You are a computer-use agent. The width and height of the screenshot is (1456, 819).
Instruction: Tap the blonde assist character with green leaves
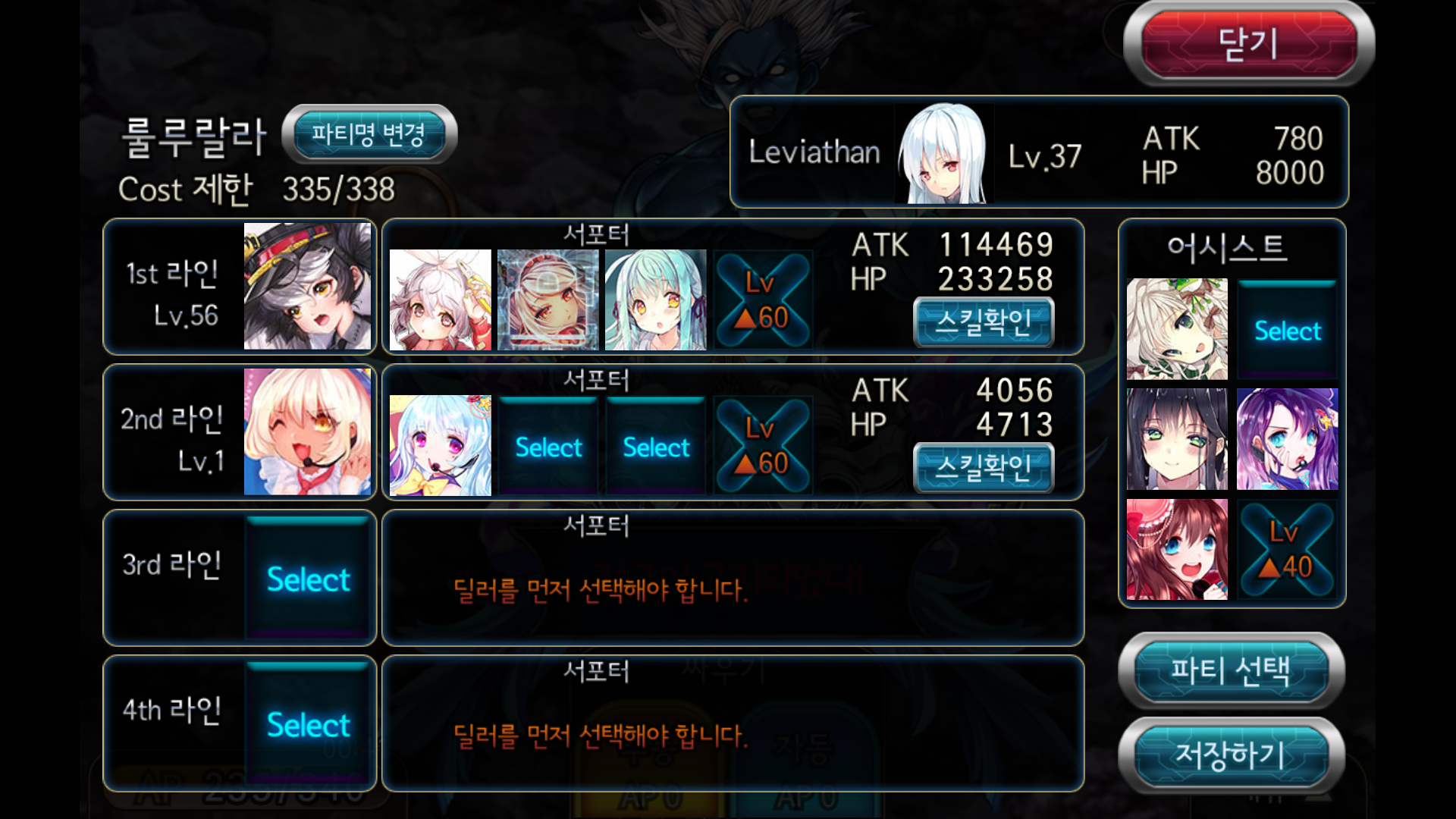1176,329
